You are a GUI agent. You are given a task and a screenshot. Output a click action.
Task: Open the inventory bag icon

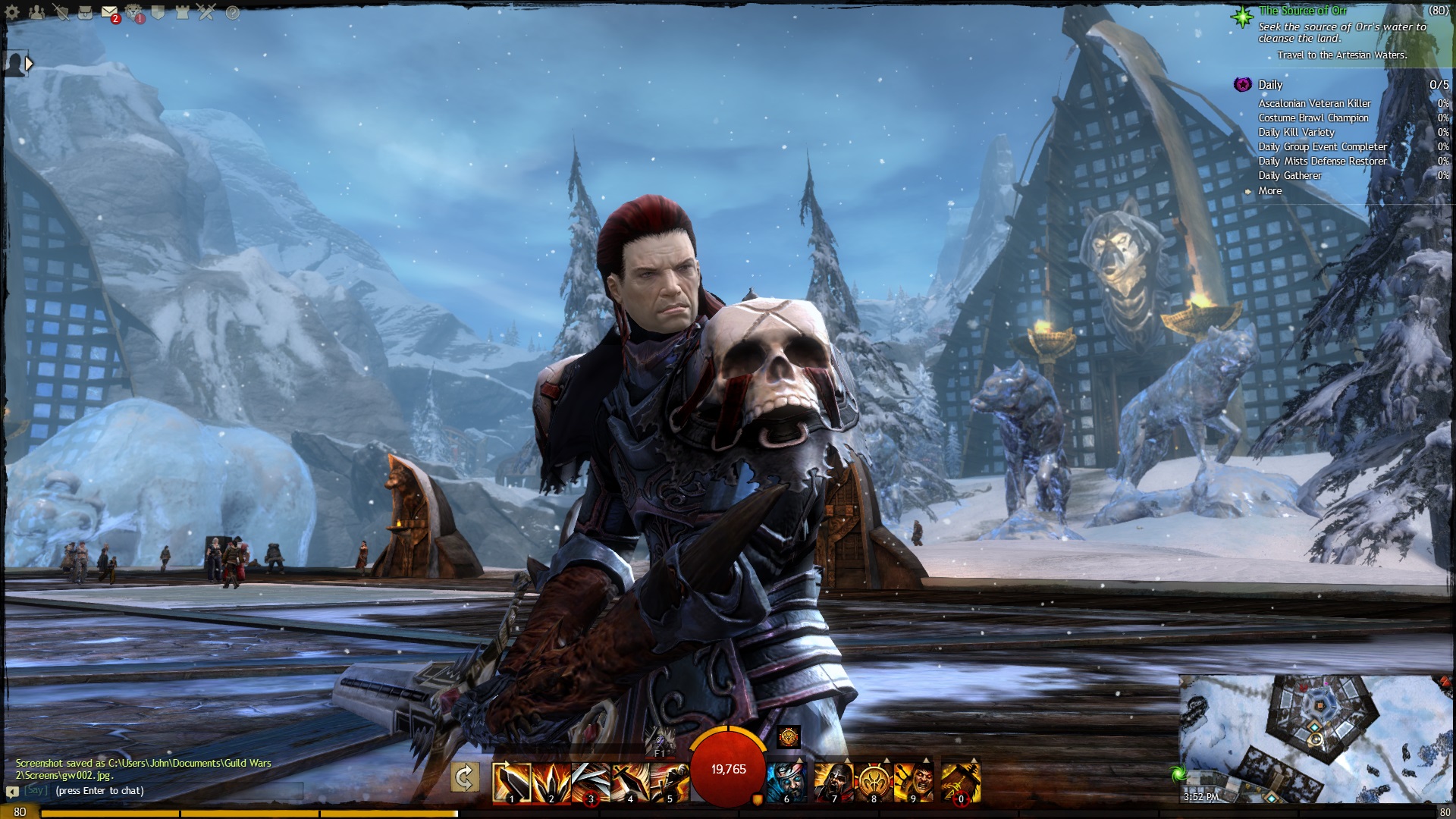point(85,12)
